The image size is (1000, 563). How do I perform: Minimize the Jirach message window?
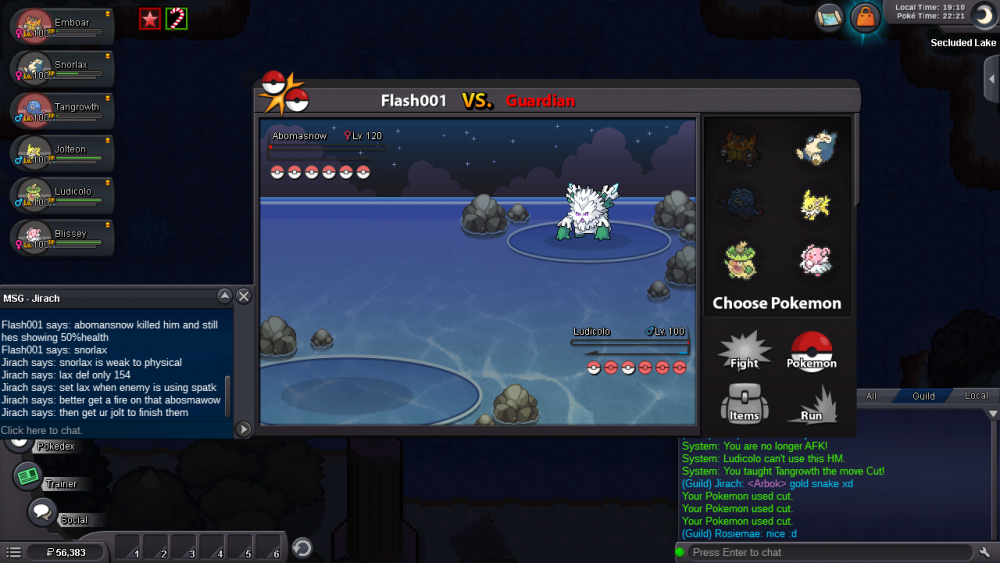coord(225,296)
